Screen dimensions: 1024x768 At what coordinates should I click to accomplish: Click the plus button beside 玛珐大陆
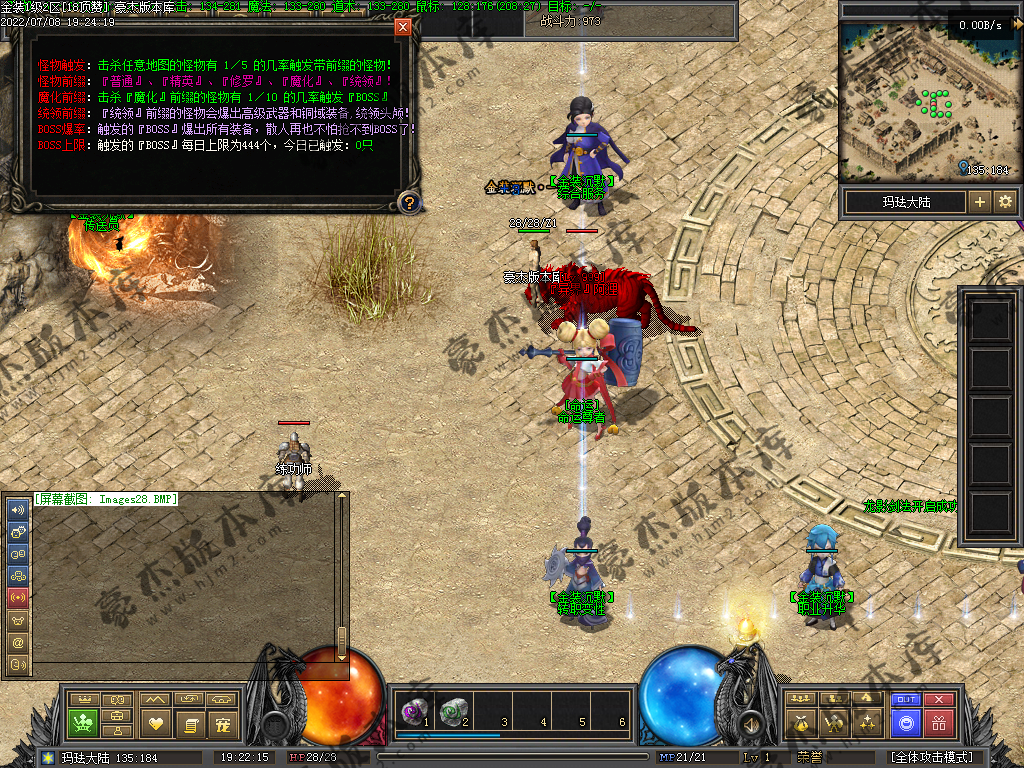[x=980, y=202]
